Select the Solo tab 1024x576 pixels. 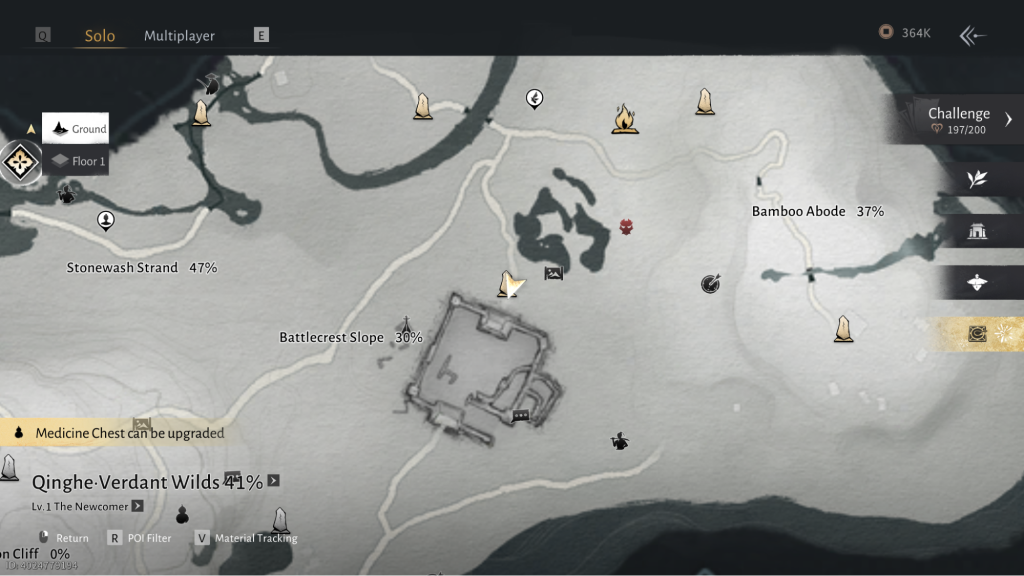pos(100,36)
